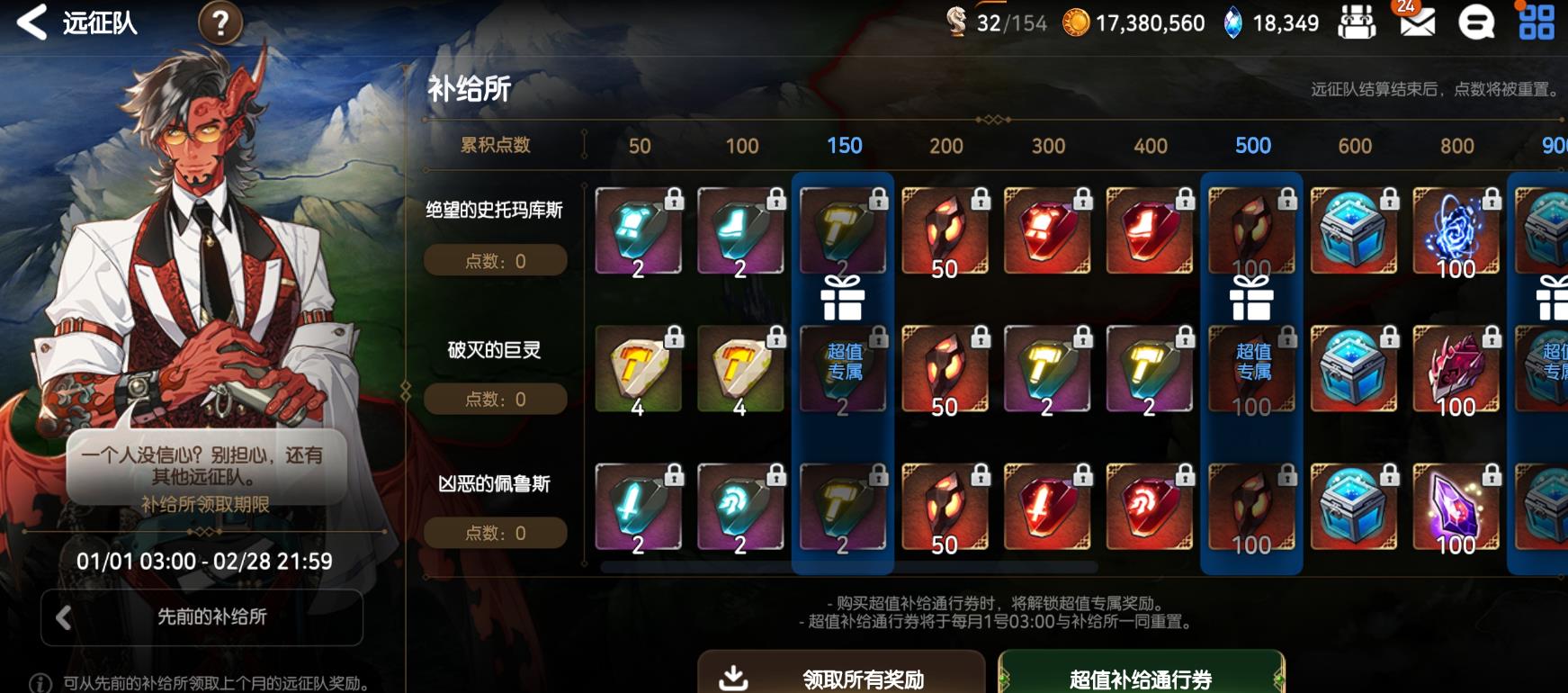Expand the left chevron on 先前的补给所
The width and height of the screenshot is (1568, 693).
[63, 618]
